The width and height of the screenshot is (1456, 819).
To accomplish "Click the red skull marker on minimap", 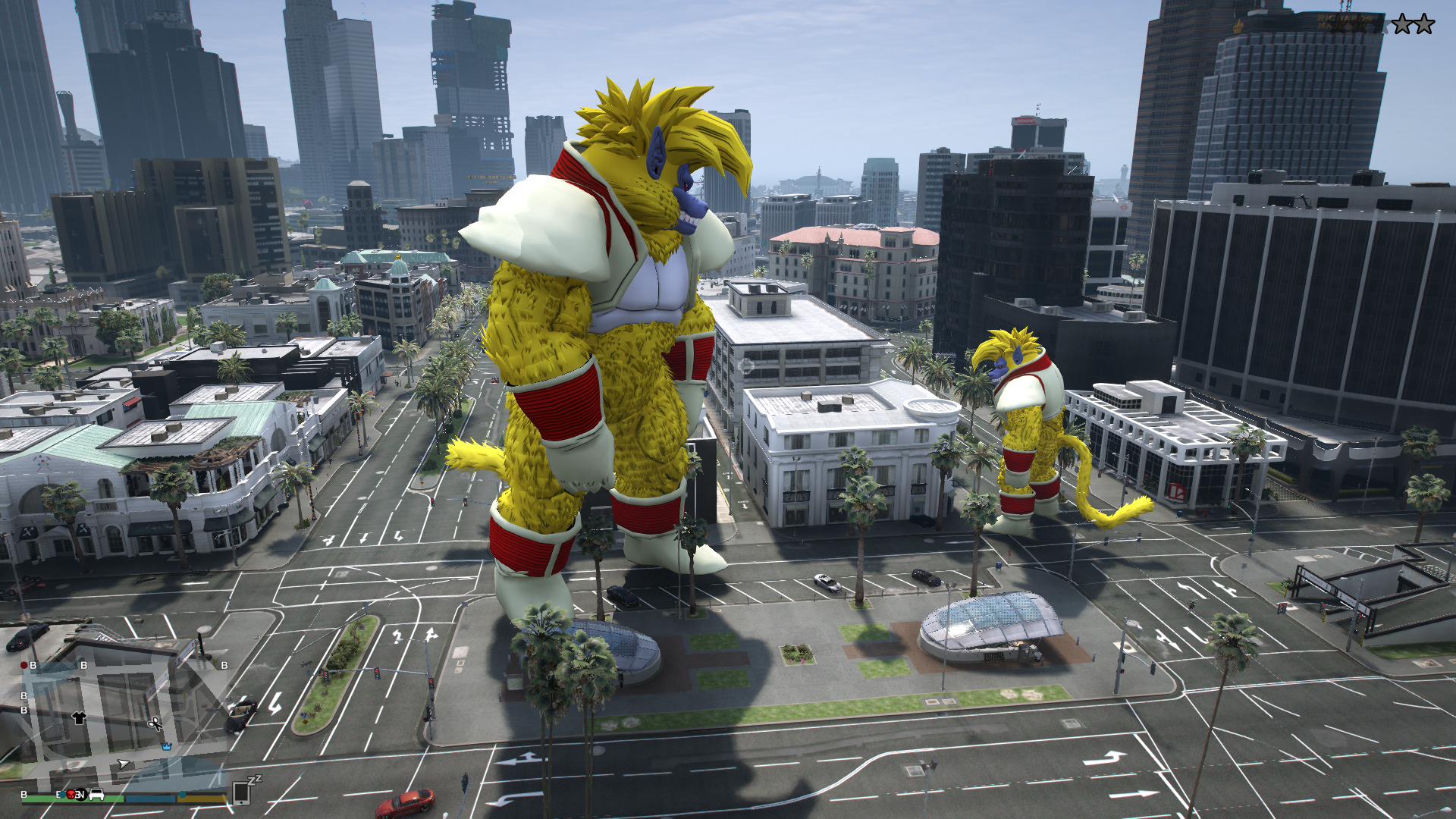I will [71, 794].
